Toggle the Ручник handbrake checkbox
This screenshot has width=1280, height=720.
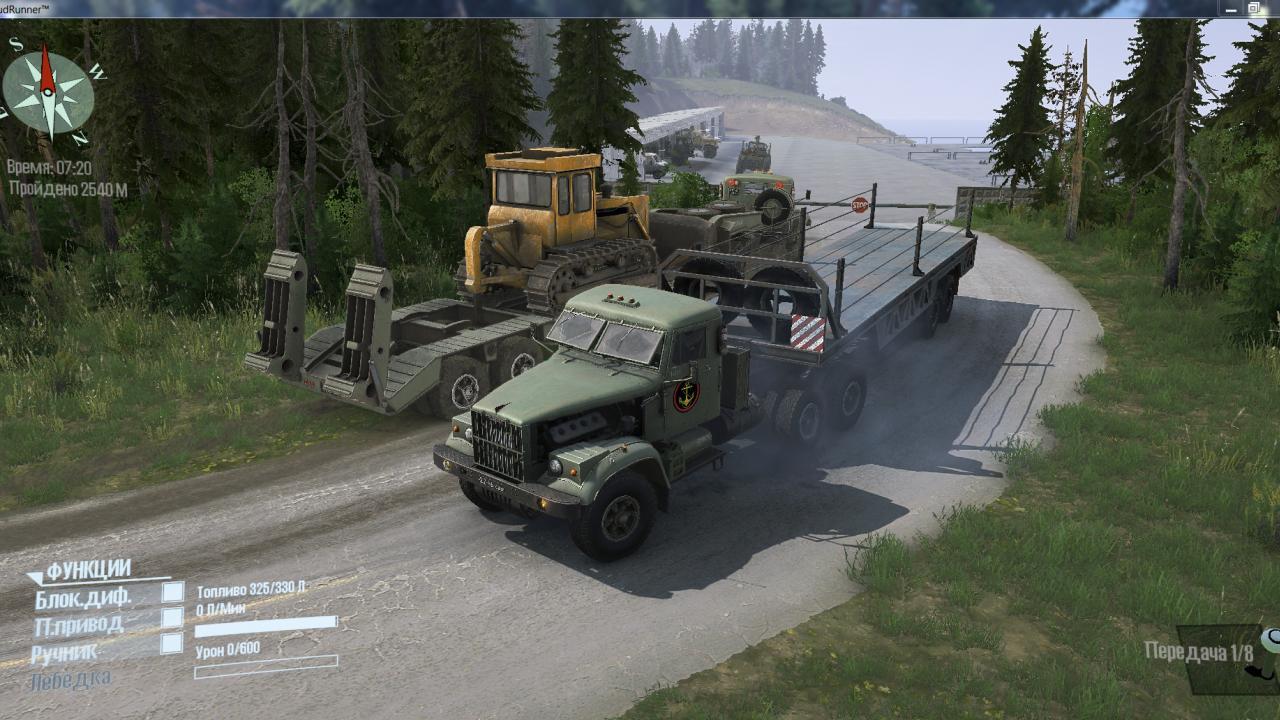173,644
